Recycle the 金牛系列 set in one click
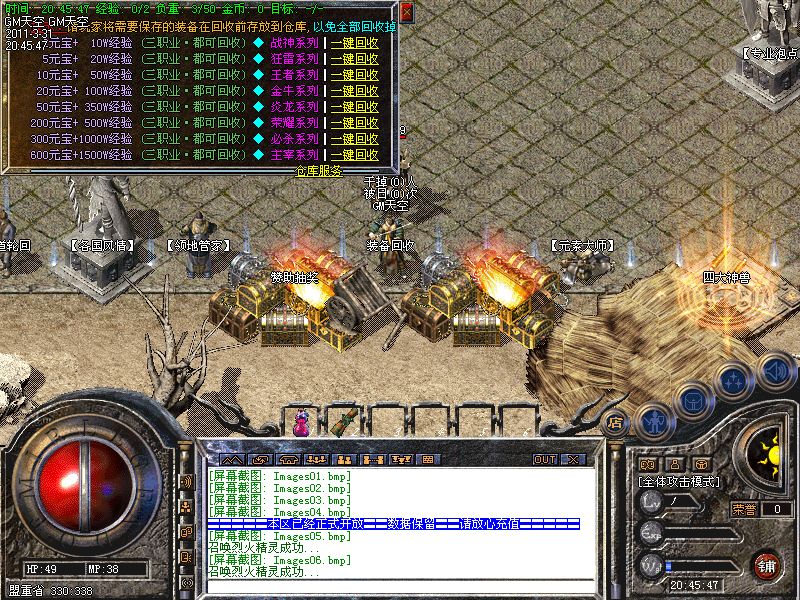Screen dimensions: 800x600 tap(354, 91)
